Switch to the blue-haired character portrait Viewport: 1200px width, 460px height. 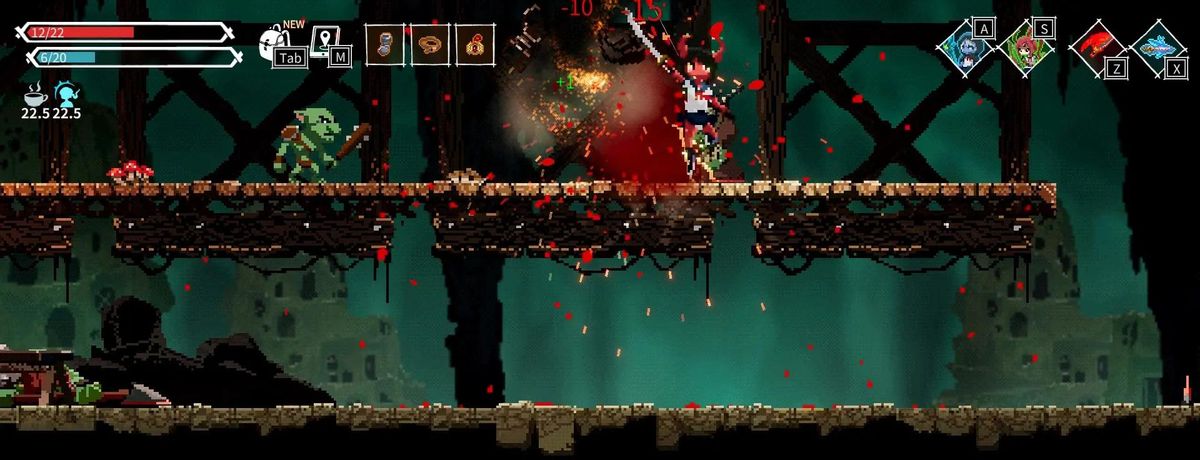pyautogui.click(x=965, y=47)
